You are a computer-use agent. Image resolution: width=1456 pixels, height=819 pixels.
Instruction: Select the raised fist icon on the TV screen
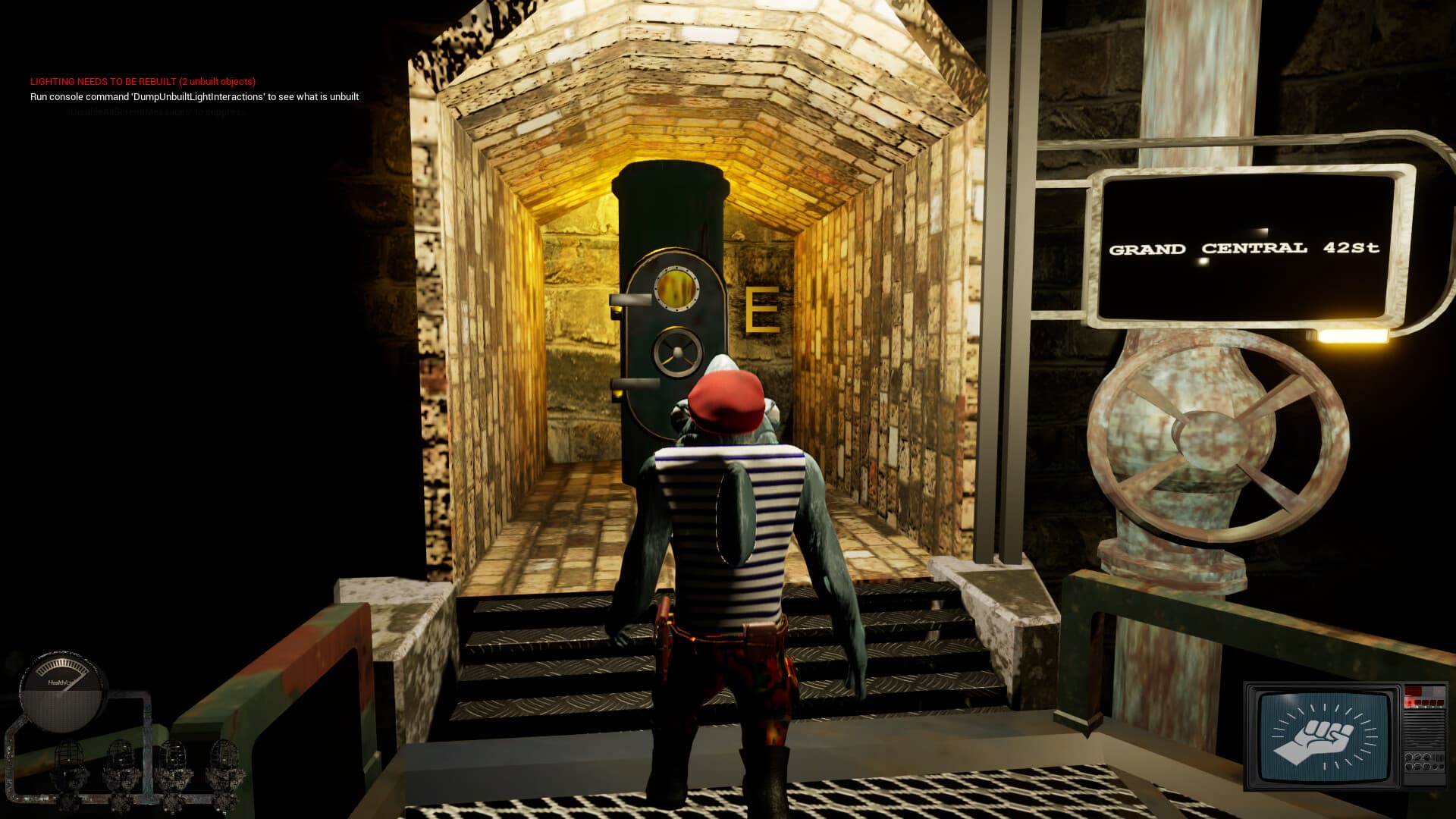point(1322,738)
